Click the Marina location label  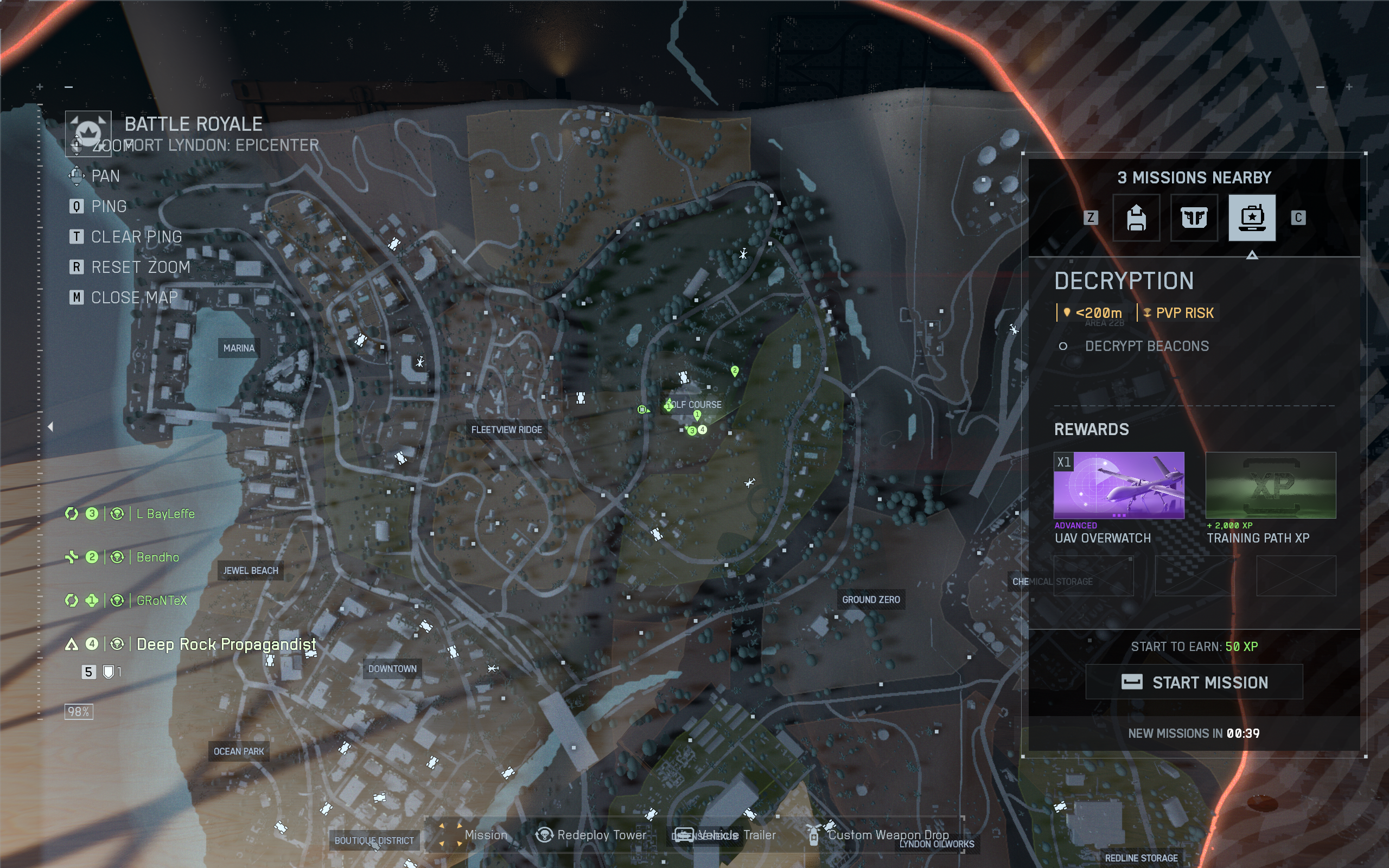239,348
